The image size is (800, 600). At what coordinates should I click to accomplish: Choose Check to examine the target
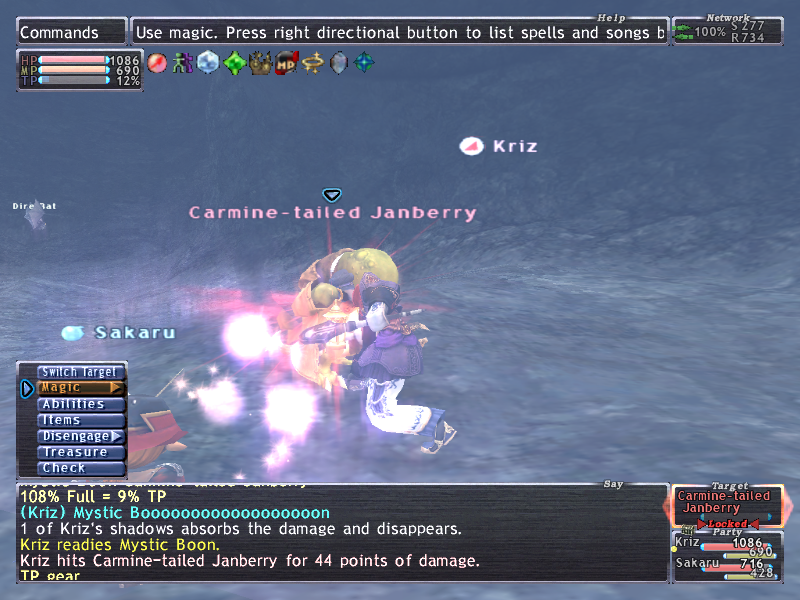(80, 468)
